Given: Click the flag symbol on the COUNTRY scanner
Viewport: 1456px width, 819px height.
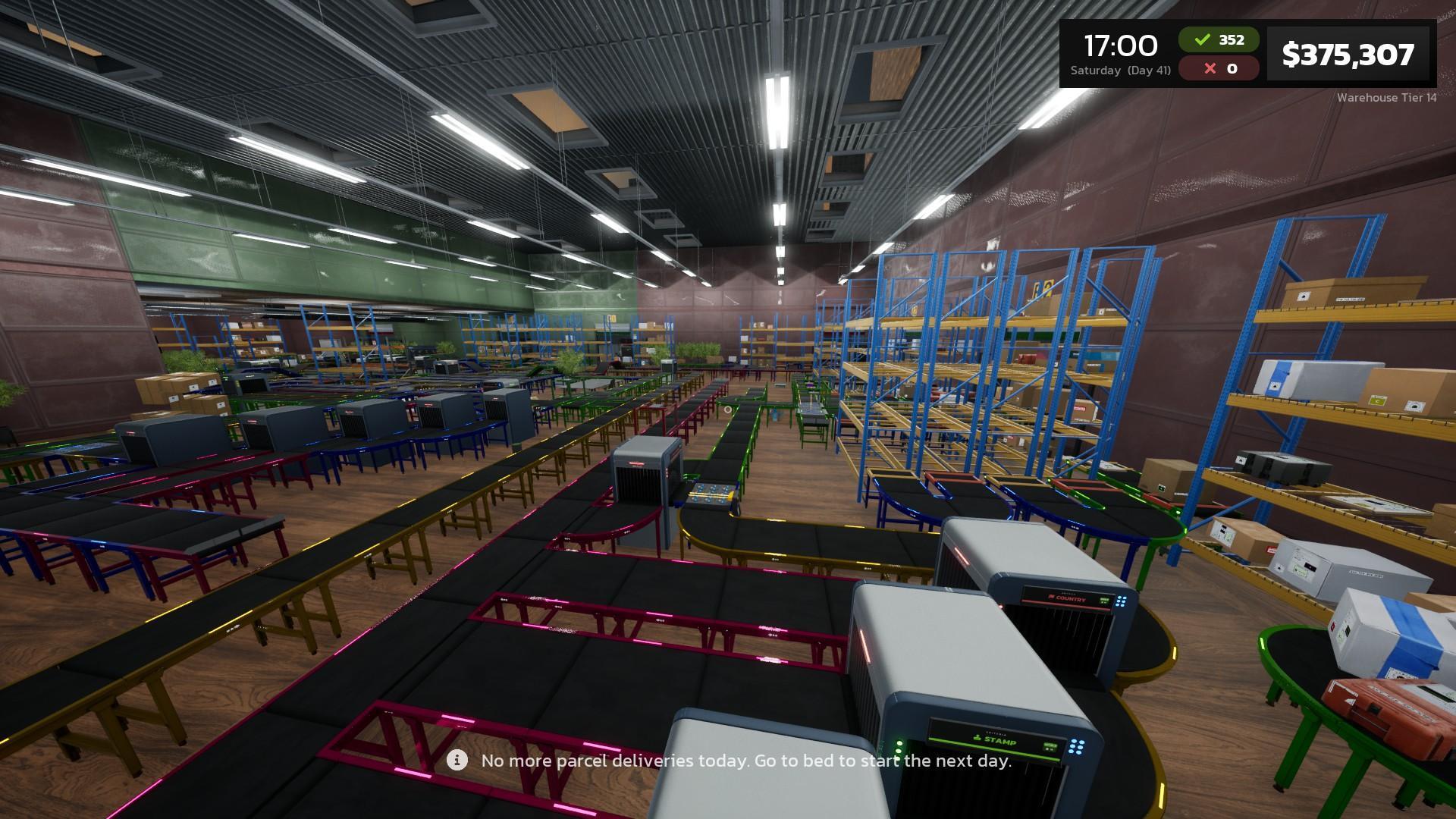Looking at the screenshot, I should click(1051, 598).
